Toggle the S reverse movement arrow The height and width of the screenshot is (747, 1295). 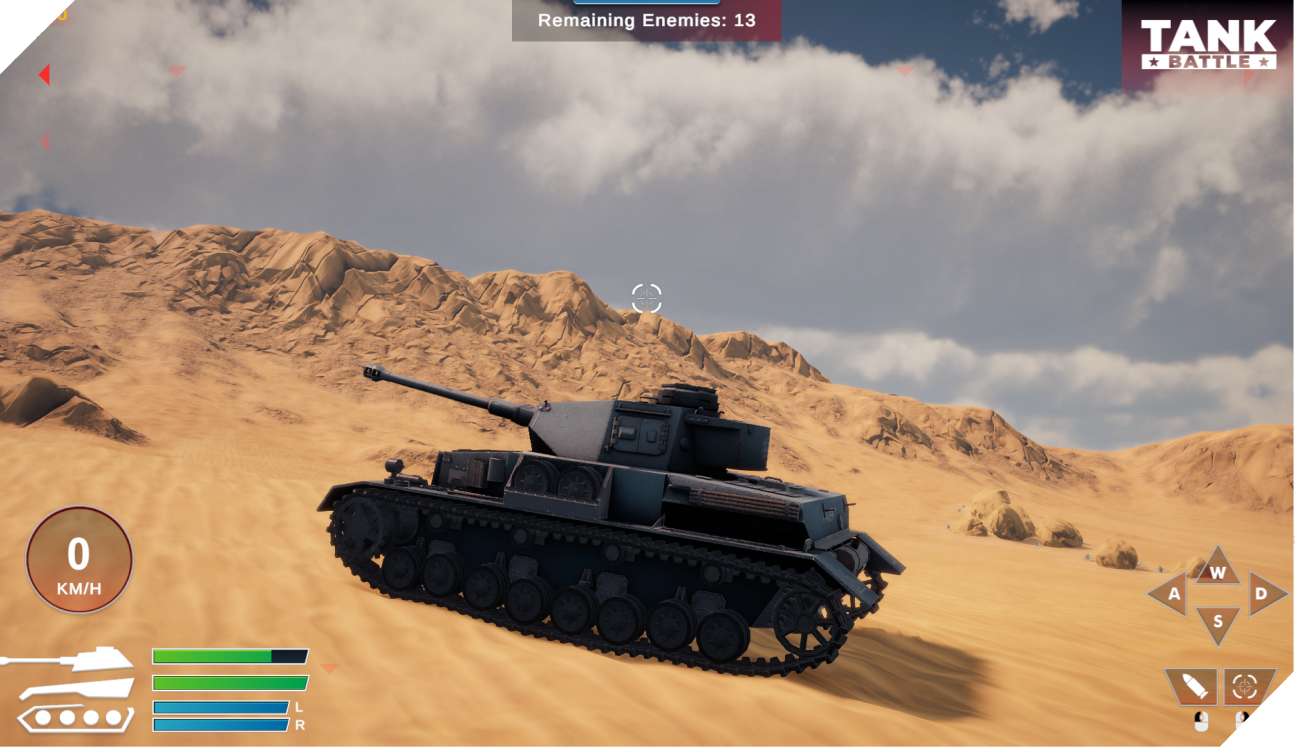click(x=1216, y=620)
